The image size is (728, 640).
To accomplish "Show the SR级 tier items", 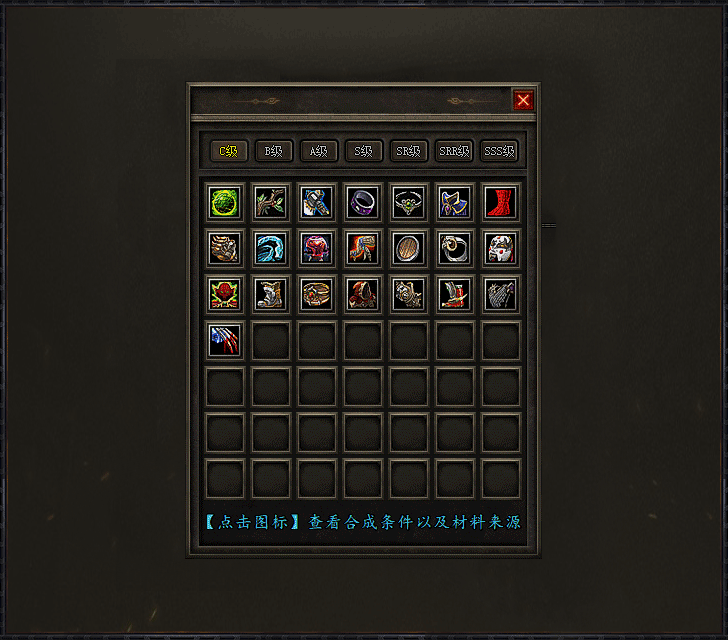I will (409, 151).
